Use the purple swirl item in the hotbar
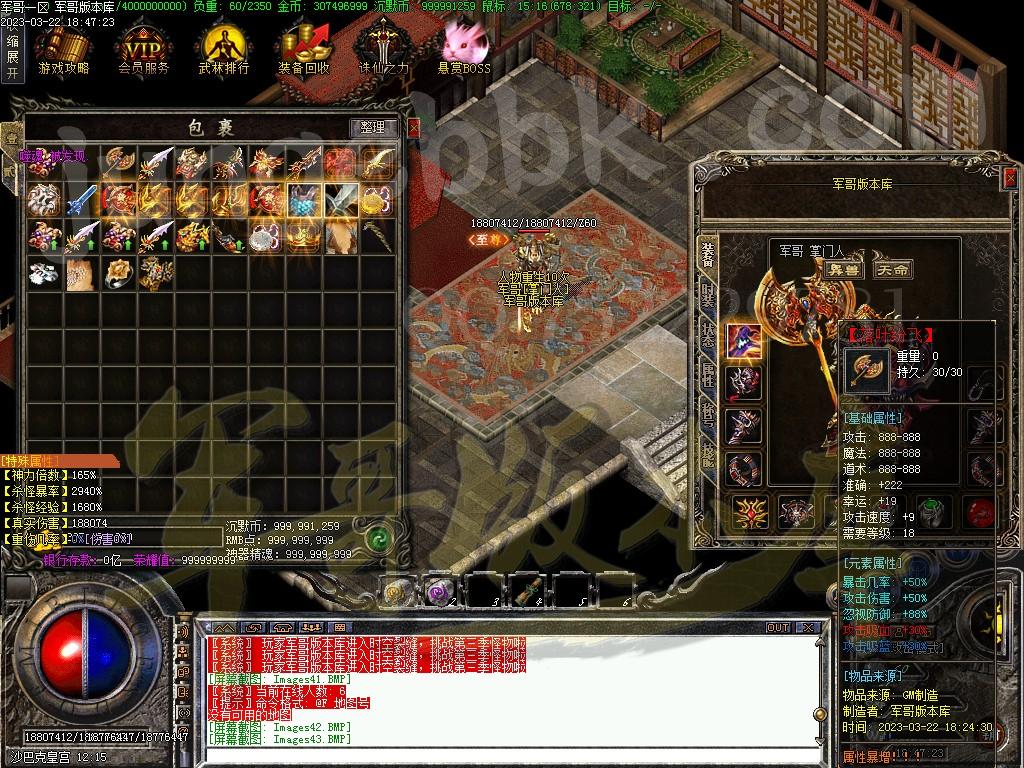Image resolution: width=1024 pixels, height=768 pixels. point(440,592)
